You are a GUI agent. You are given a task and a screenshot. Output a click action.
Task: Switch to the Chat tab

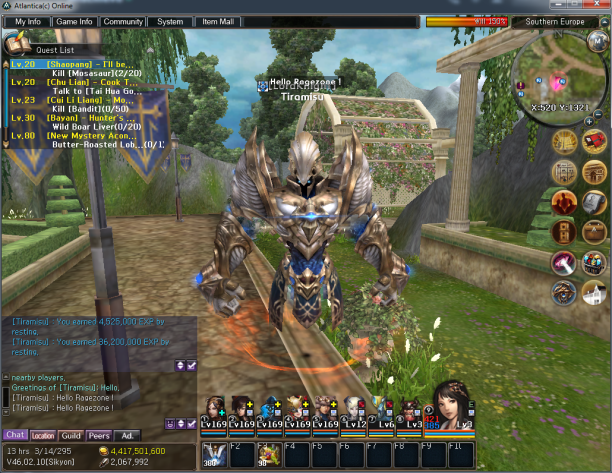click(x=15, y=435)
